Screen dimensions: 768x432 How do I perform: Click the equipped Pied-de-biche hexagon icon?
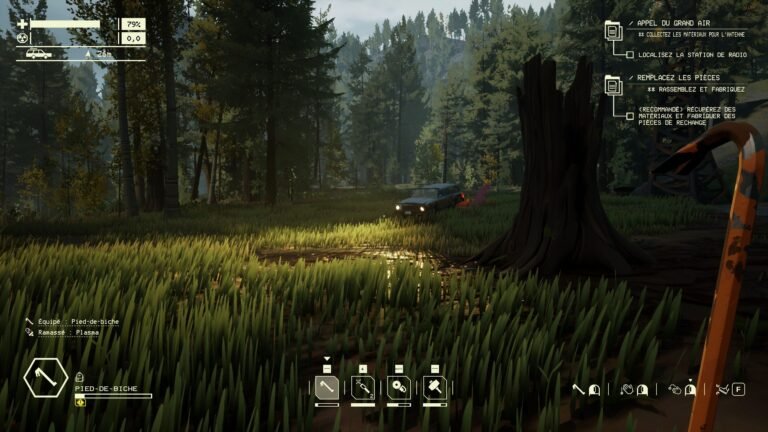tap(44, 379)
